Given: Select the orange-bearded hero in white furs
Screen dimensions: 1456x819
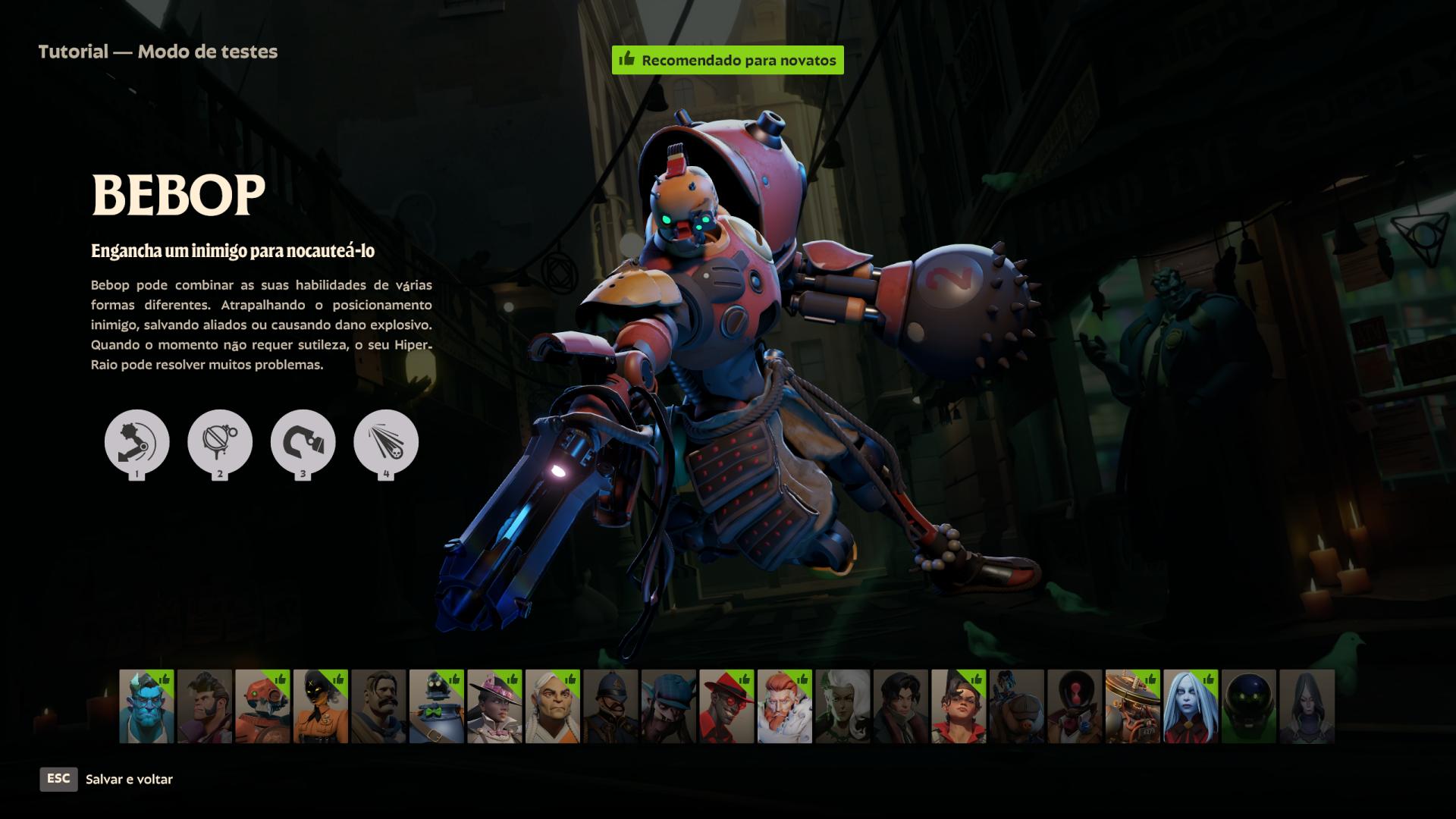Looking at the screenshot, I should [785, 707].
